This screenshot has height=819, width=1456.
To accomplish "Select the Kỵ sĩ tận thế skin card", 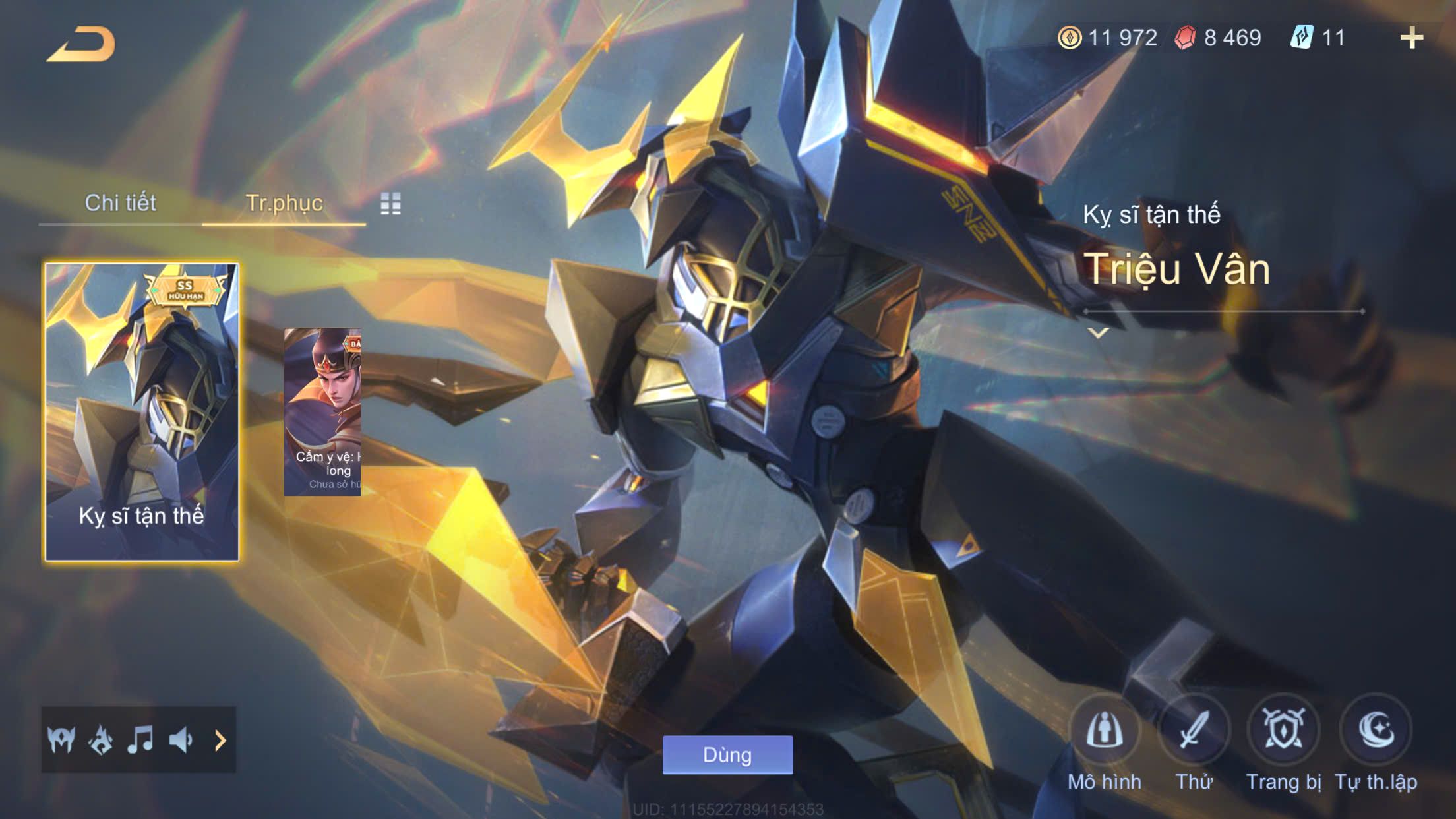I will click(142, 412).
